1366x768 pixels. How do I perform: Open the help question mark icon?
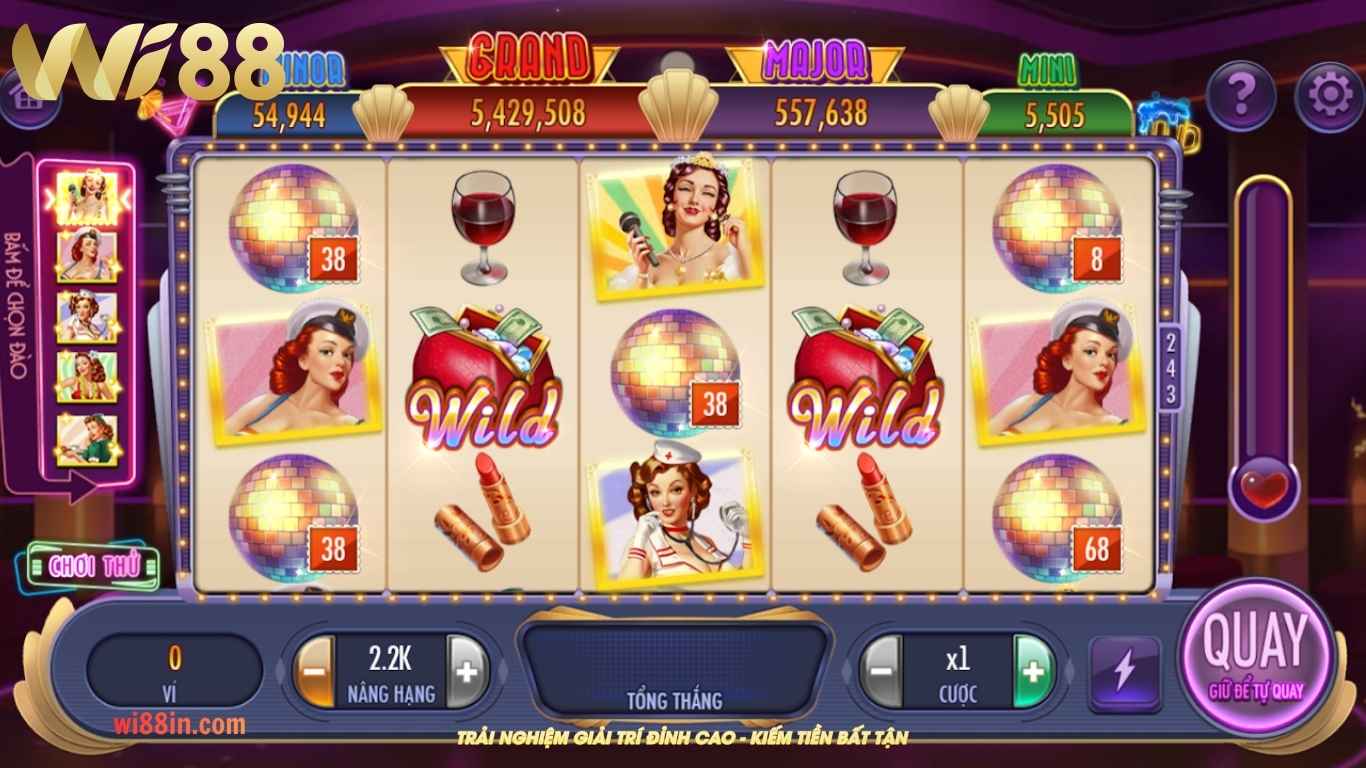(1240, 92)
